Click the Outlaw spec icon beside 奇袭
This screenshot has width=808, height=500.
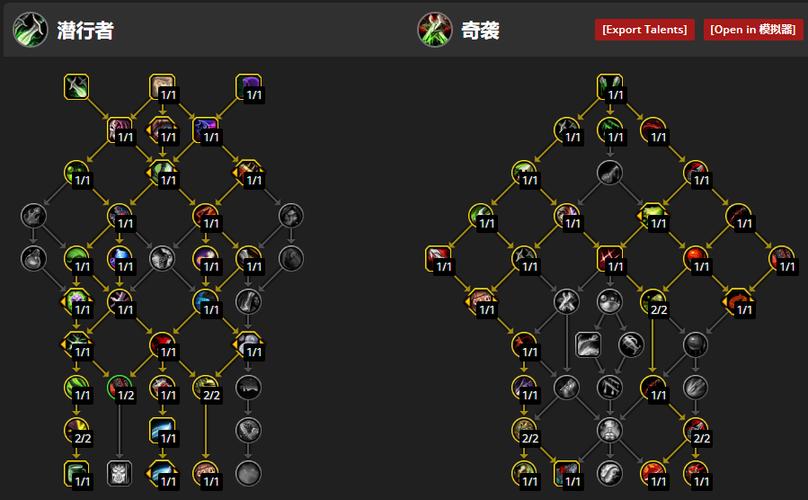coord(434,29)
